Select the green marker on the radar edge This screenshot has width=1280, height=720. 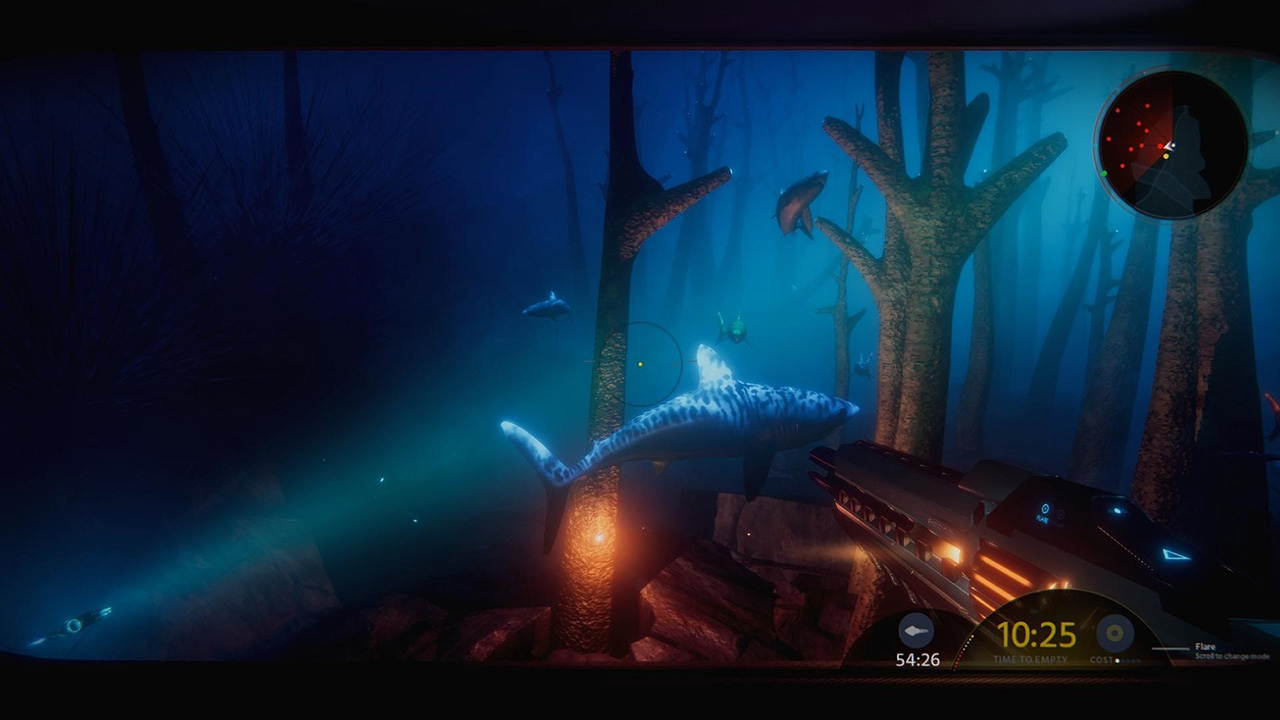(1104, 173)
